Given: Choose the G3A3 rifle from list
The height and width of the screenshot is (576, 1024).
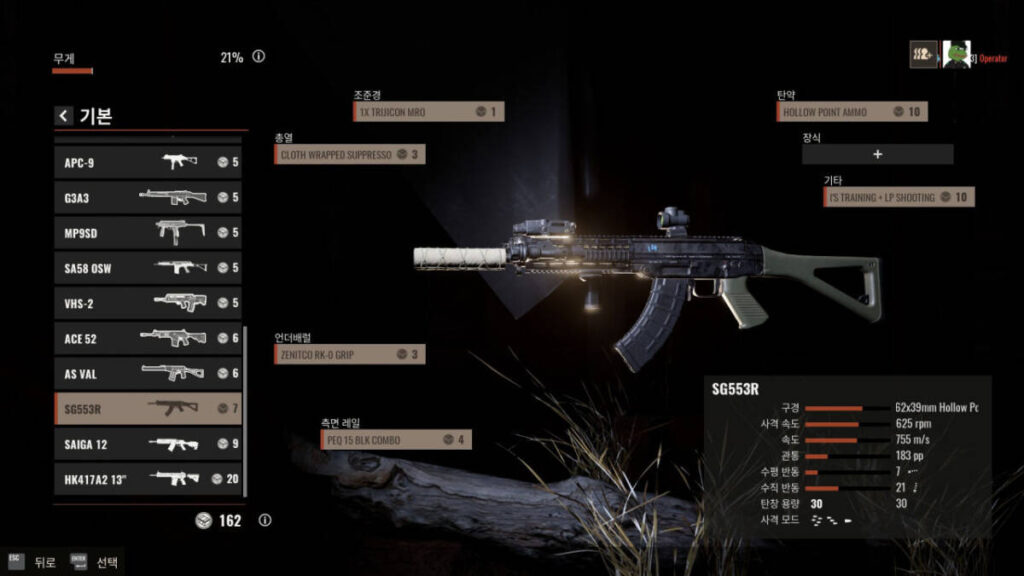Looking at the screenshot, I should point(148,197).
